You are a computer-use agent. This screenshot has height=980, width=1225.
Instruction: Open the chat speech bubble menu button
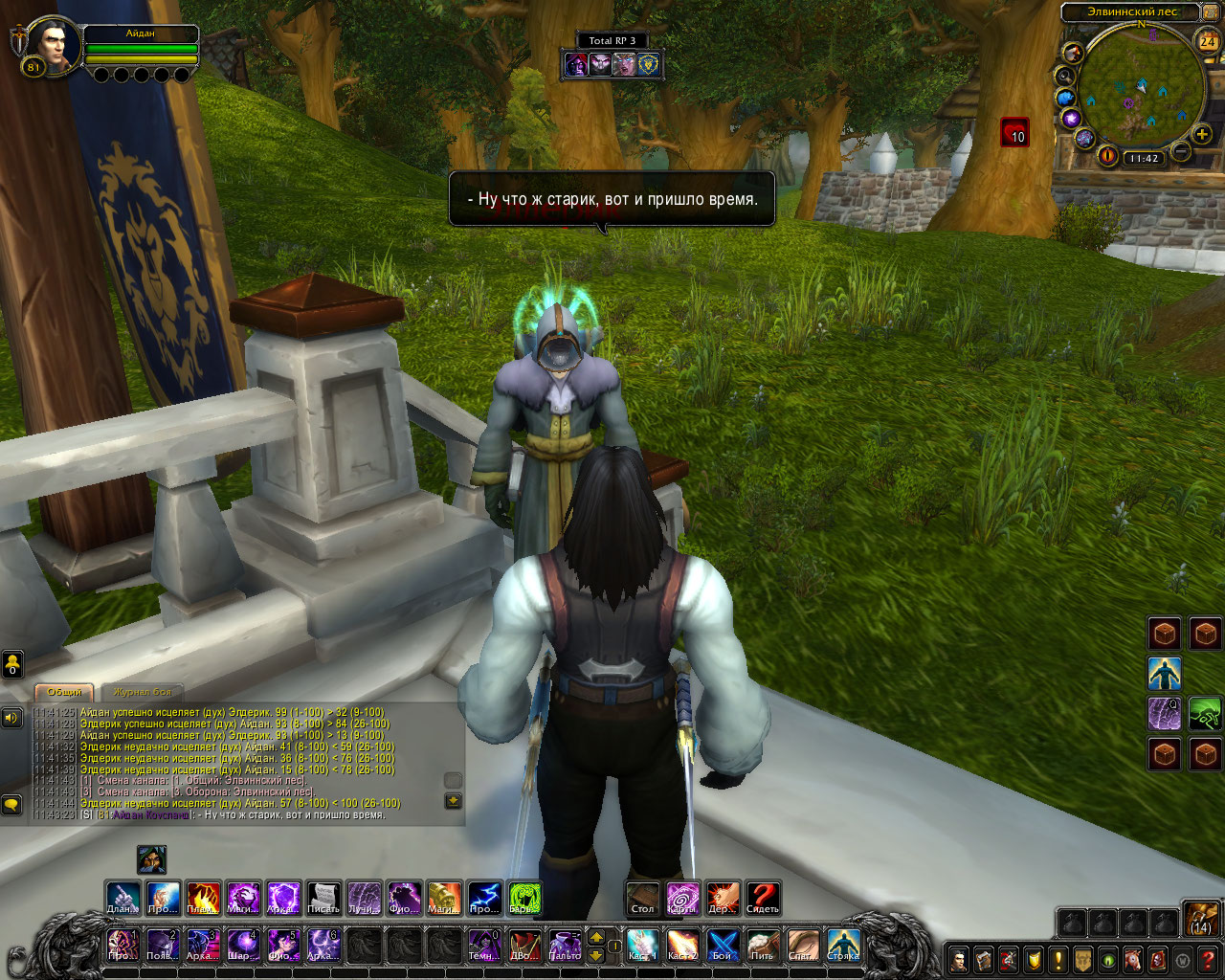pos(11,805)
